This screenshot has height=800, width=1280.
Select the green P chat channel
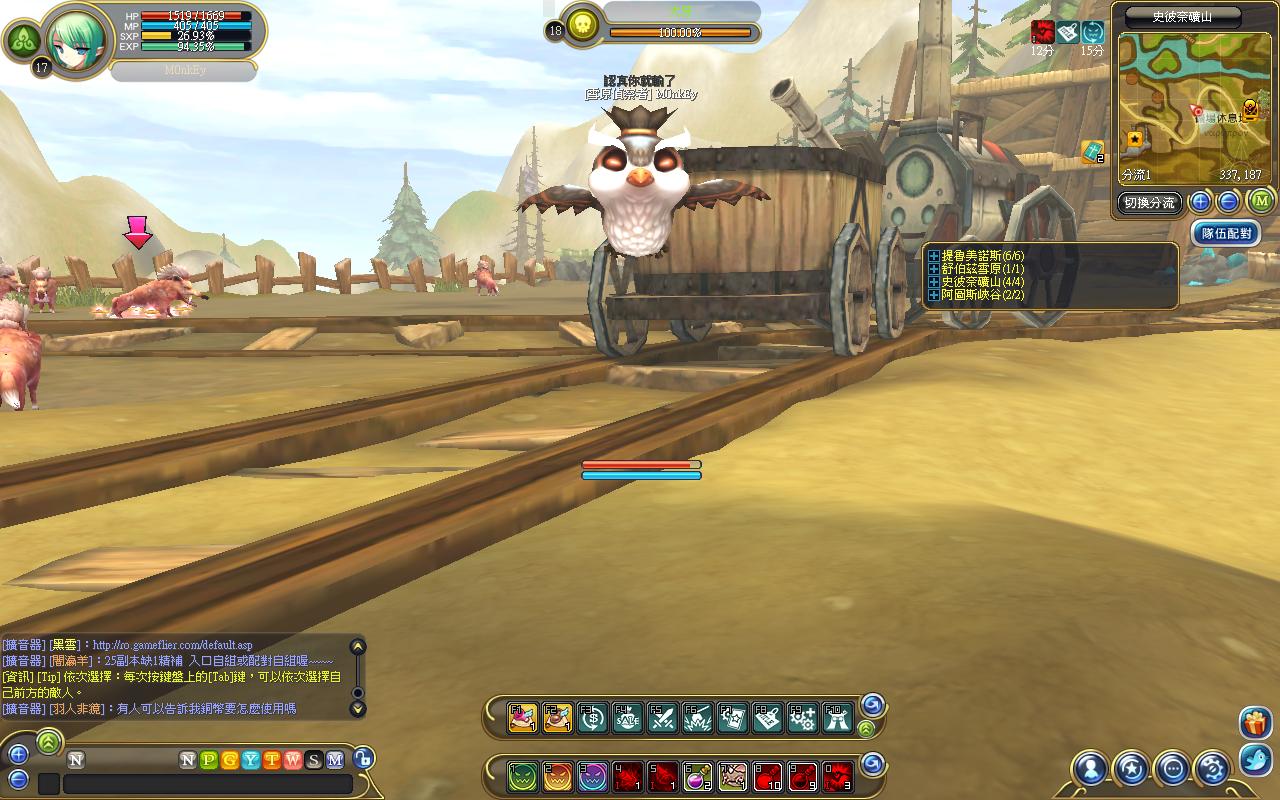[209, 760]
